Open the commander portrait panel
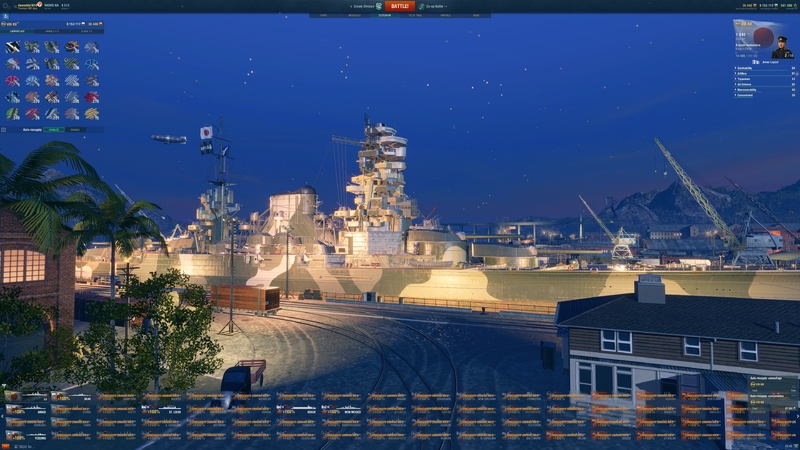Image resolution: width=800 pixels, height=450 pixels. (782, 46)
